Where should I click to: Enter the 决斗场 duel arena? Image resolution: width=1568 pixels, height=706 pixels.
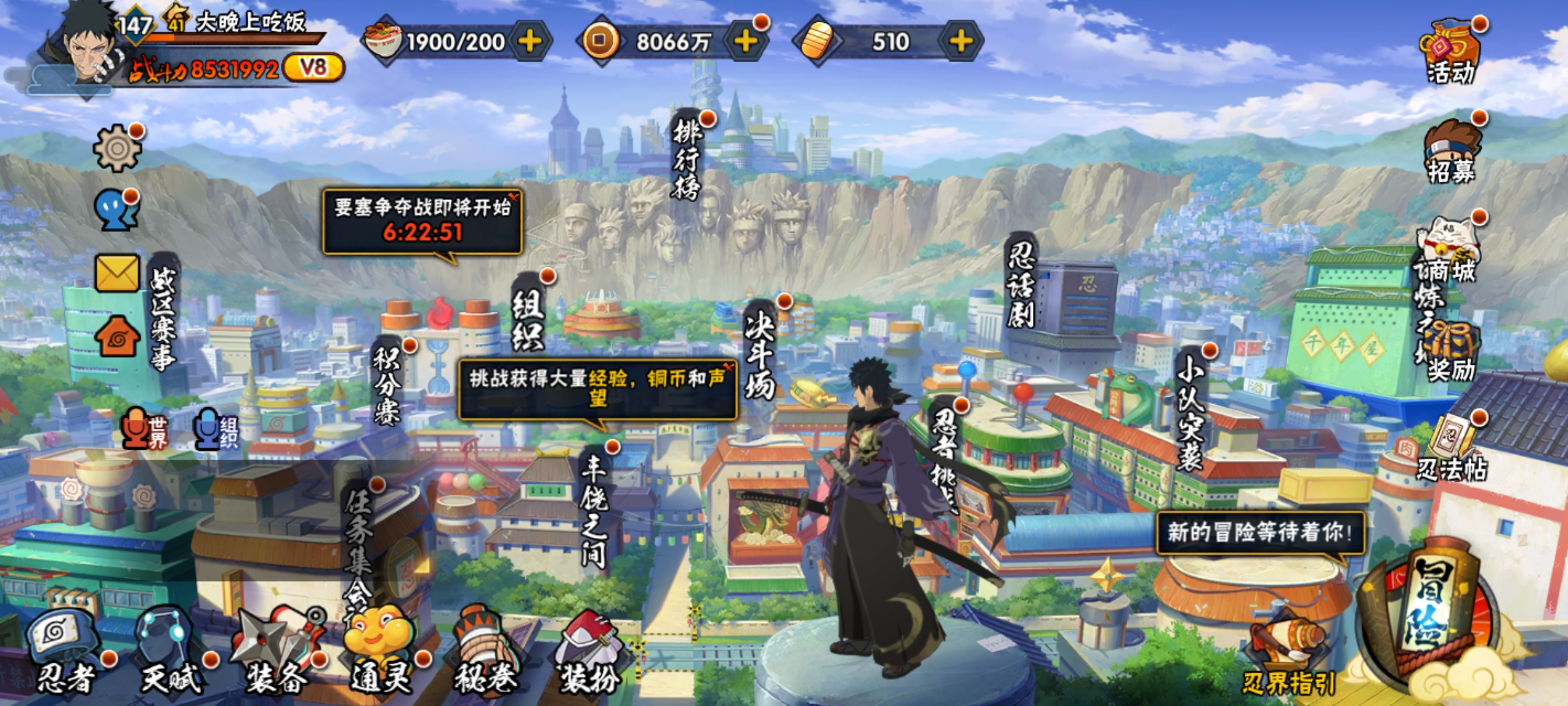click(x=760, y=353)
